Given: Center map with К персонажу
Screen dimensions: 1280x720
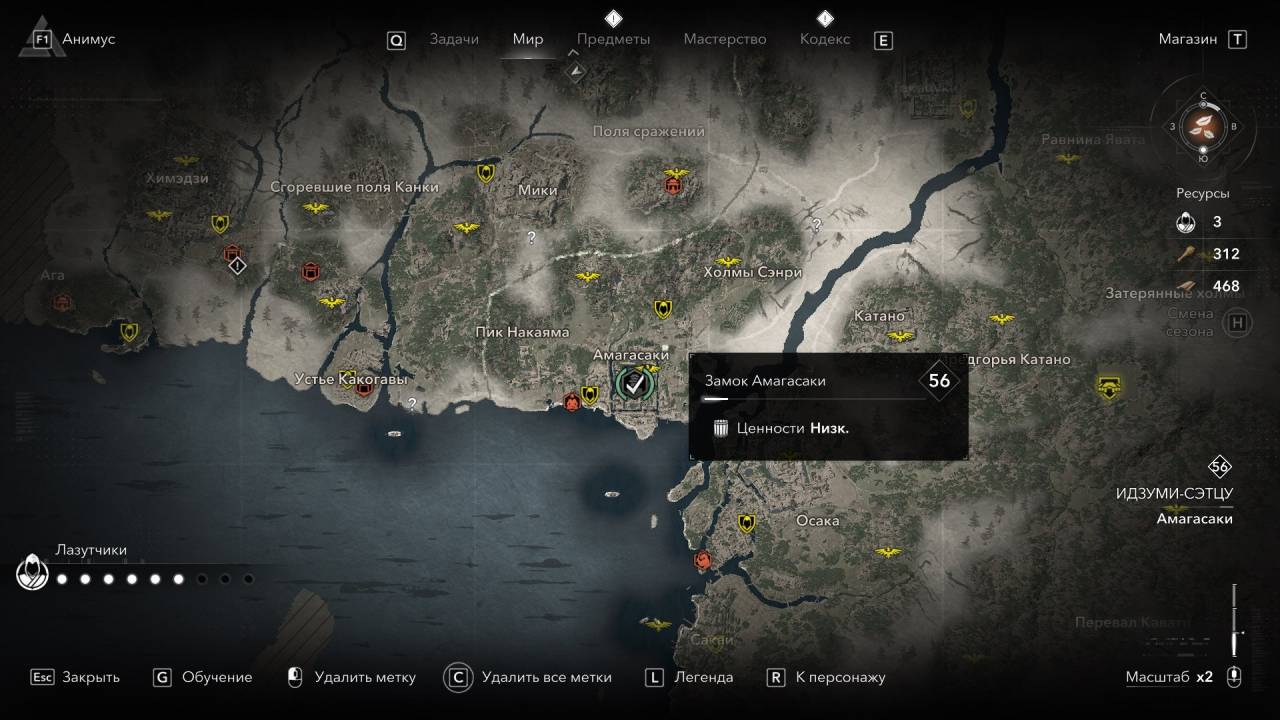Looking at the screenshot, I should pos(826,677).
